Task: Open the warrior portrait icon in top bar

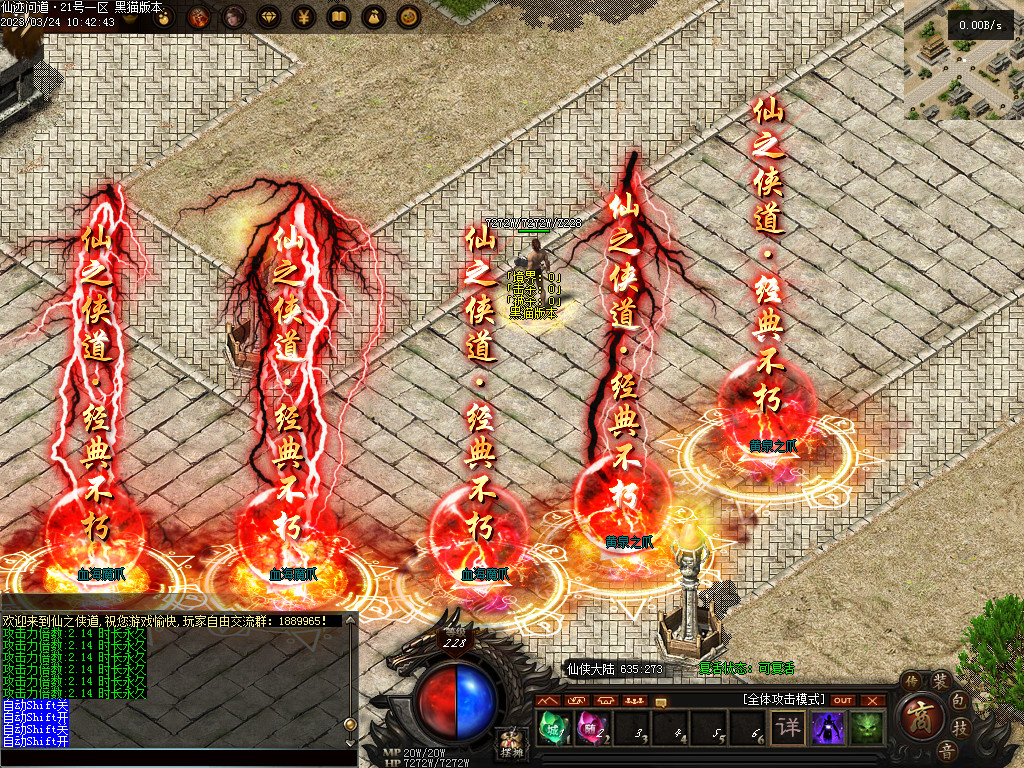Action: coord(199,16)
